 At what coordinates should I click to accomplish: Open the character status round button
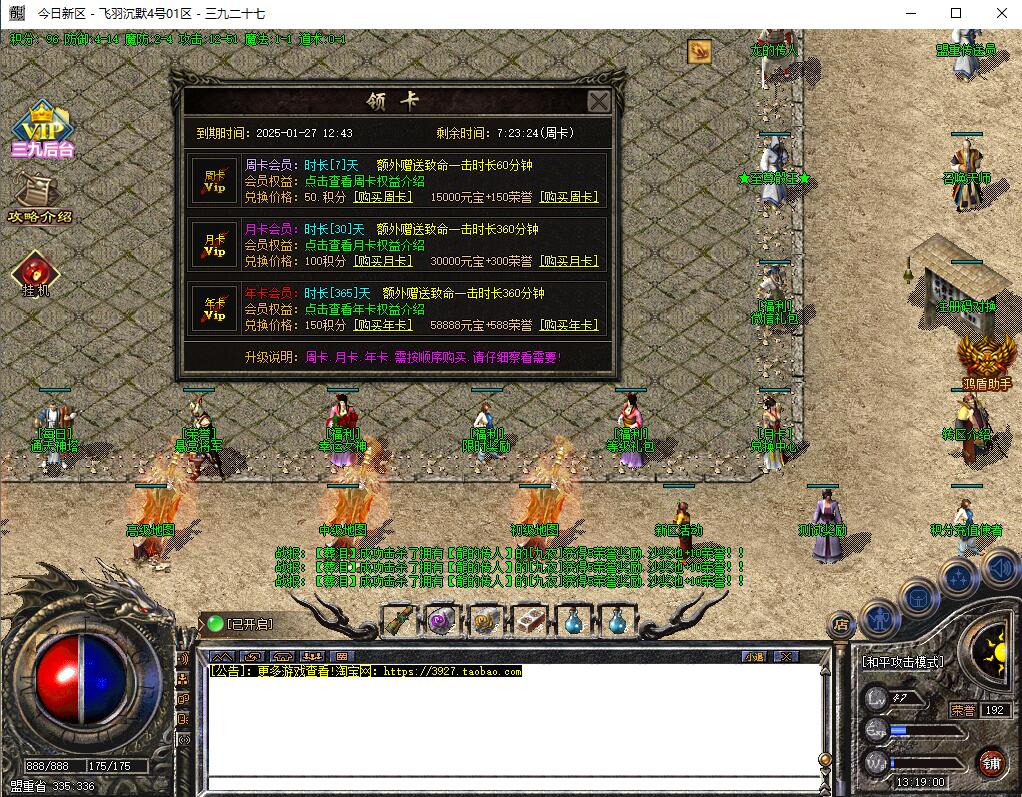(880, 619)
